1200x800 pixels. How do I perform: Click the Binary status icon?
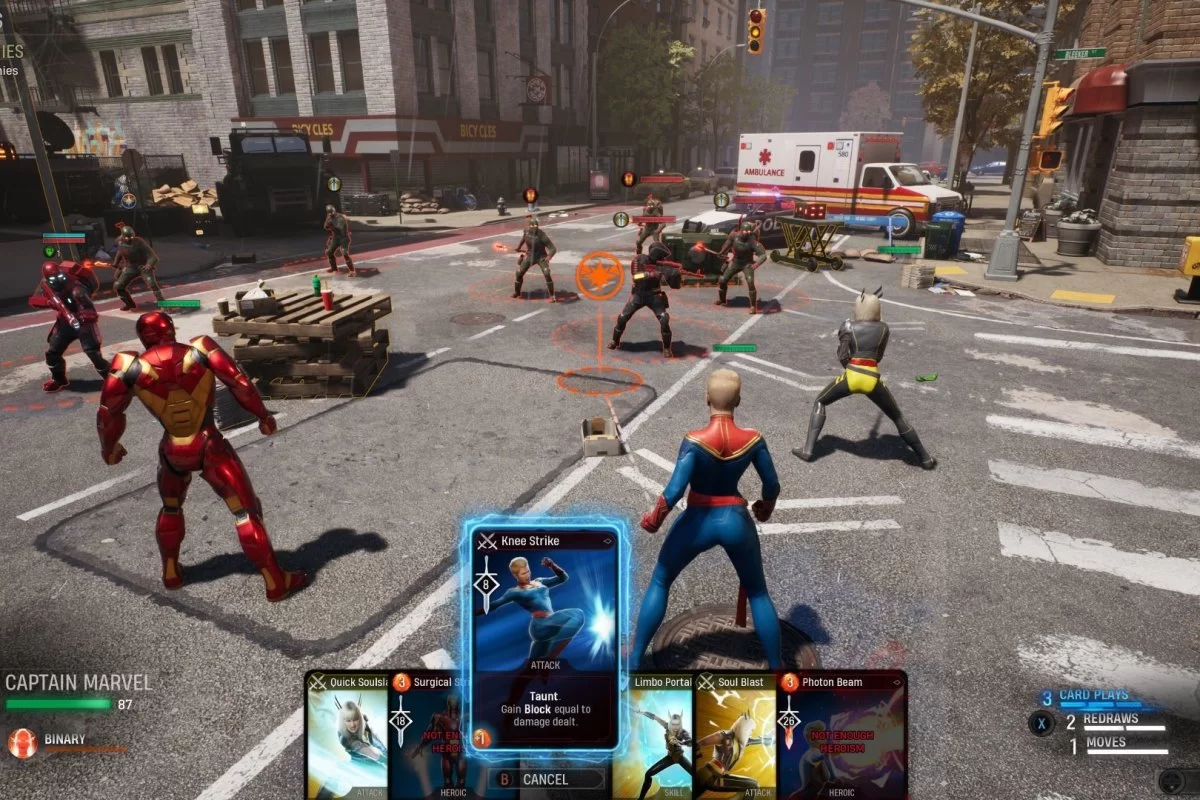pos(22,742)
